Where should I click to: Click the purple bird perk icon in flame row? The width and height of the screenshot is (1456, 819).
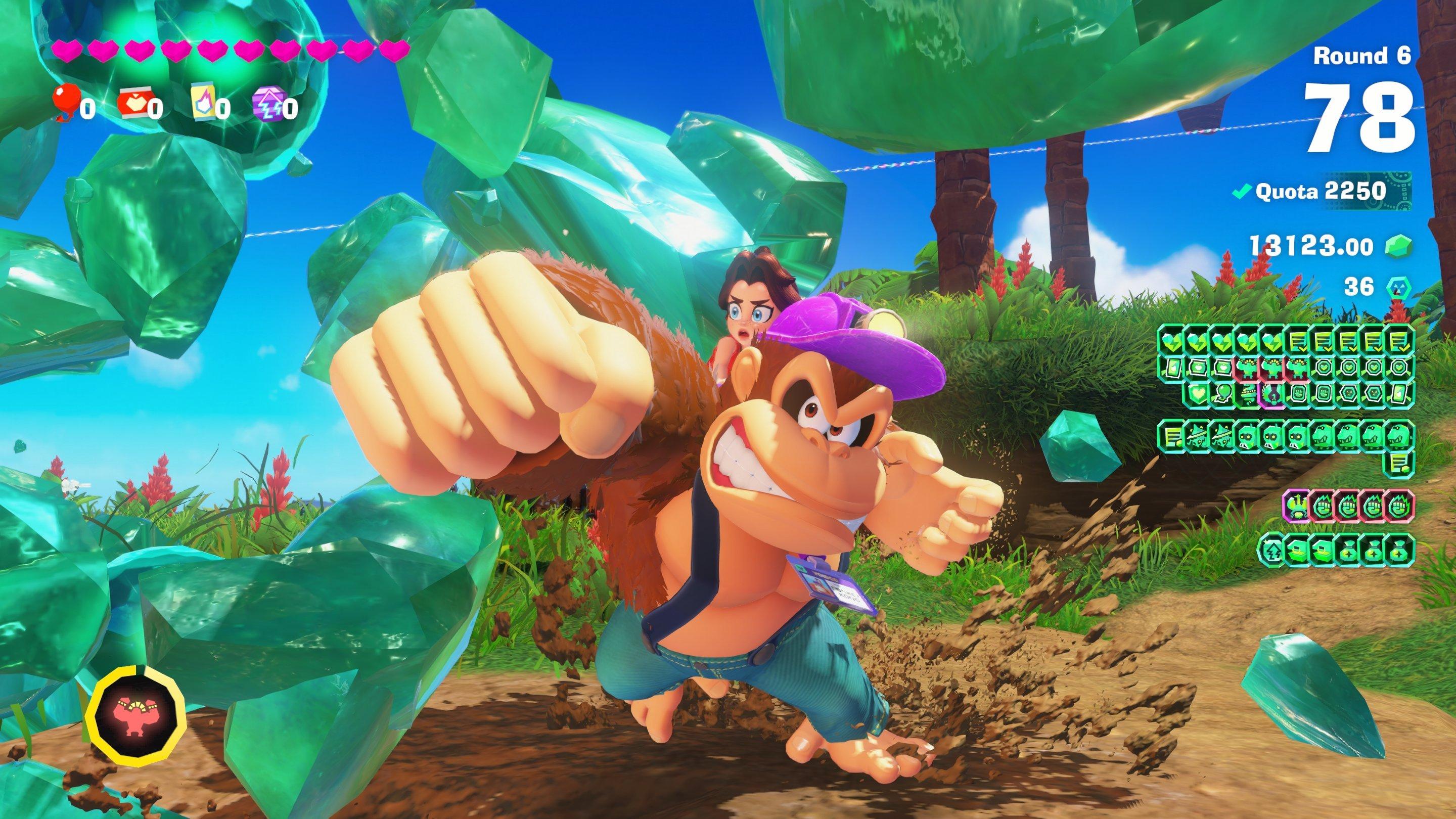pos(1298,506)
